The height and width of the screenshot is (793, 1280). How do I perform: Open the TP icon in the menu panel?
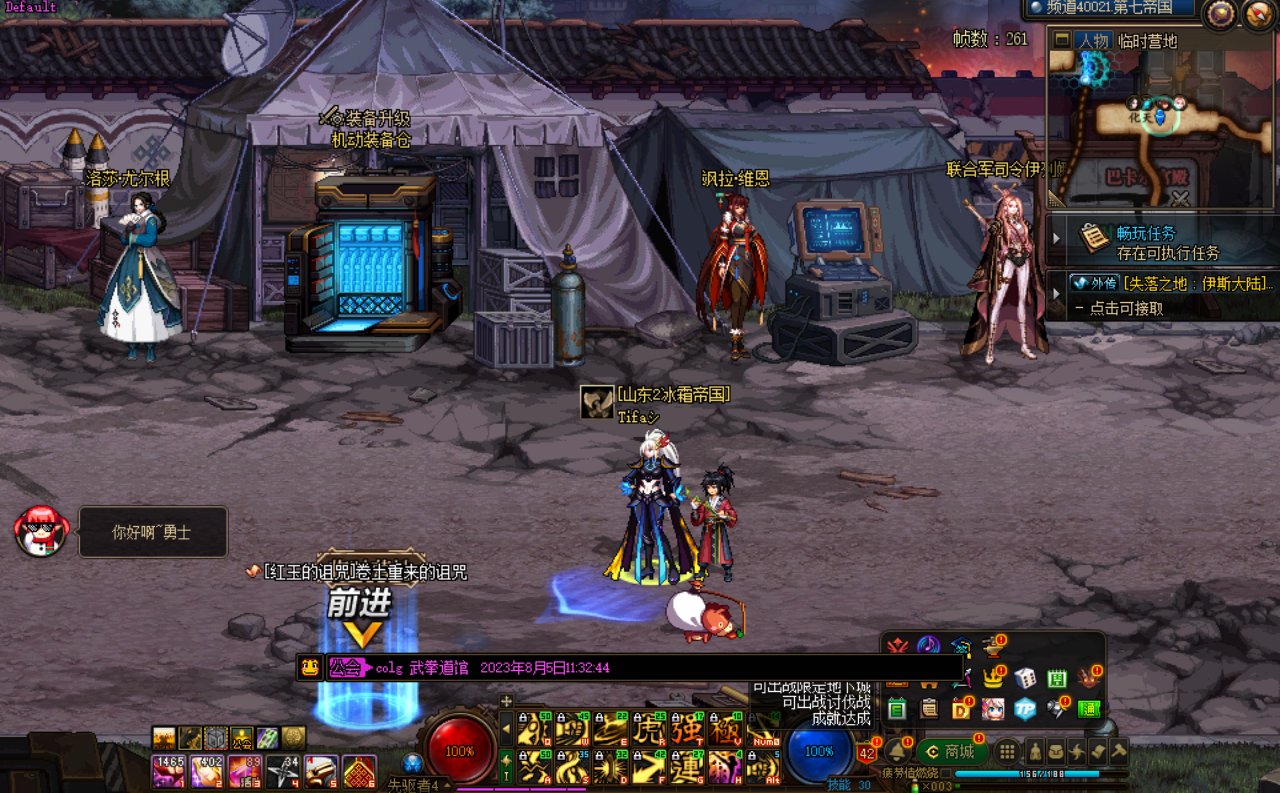pos(1025,709)
